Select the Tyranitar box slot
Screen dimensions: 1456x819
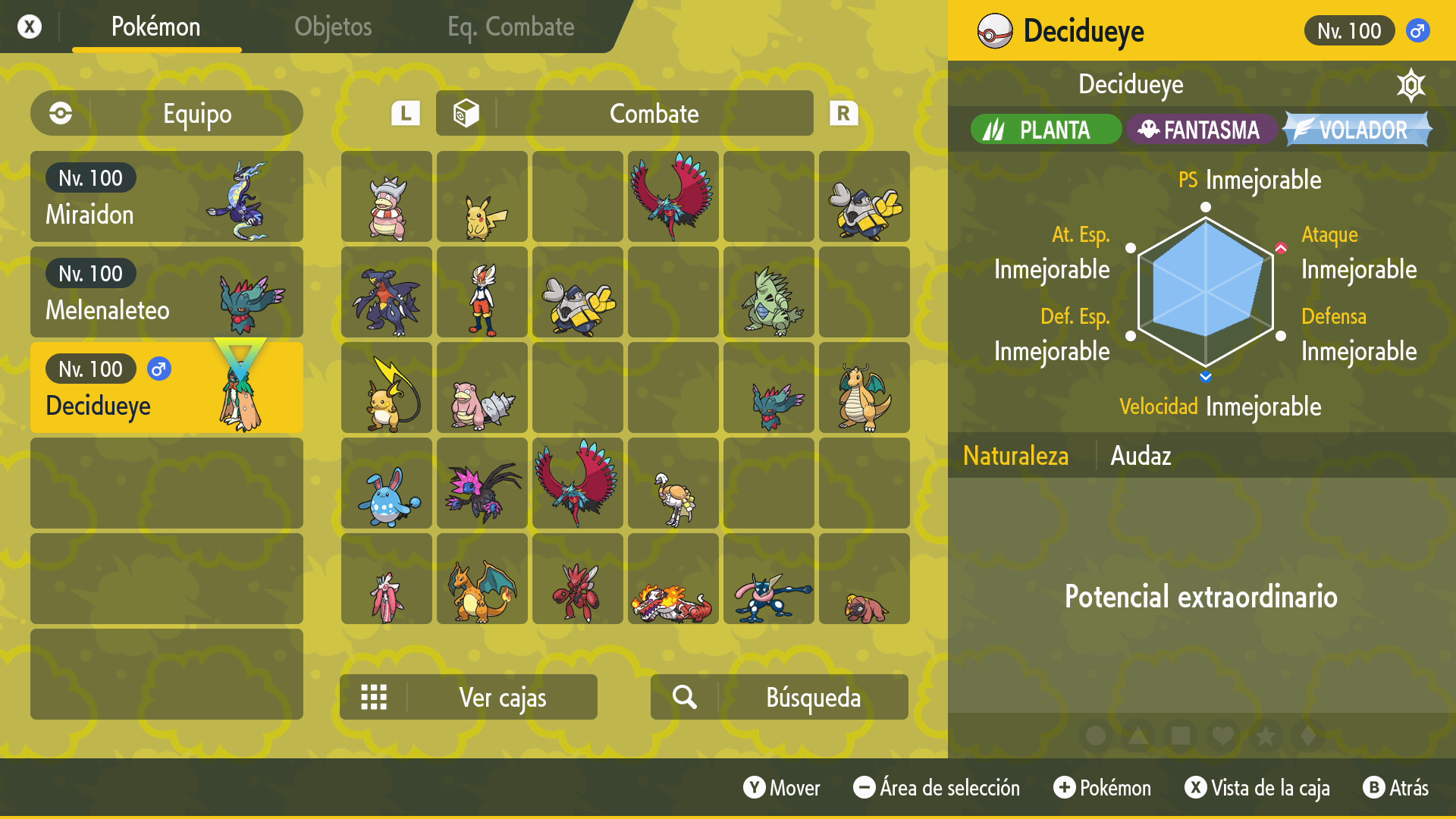[769, 293]
